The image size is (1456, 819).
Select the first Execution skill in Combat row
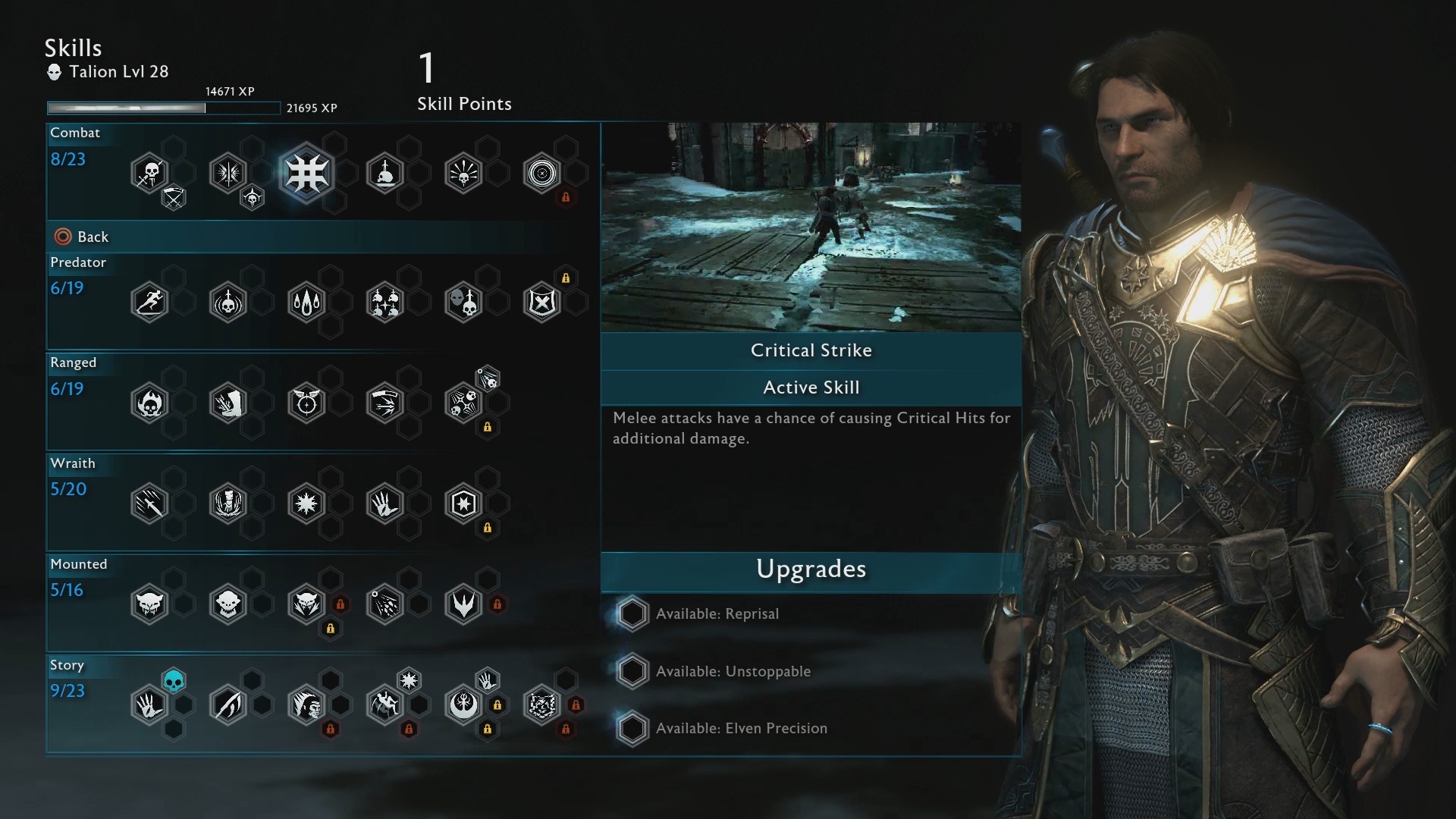[x=149, y=173]
